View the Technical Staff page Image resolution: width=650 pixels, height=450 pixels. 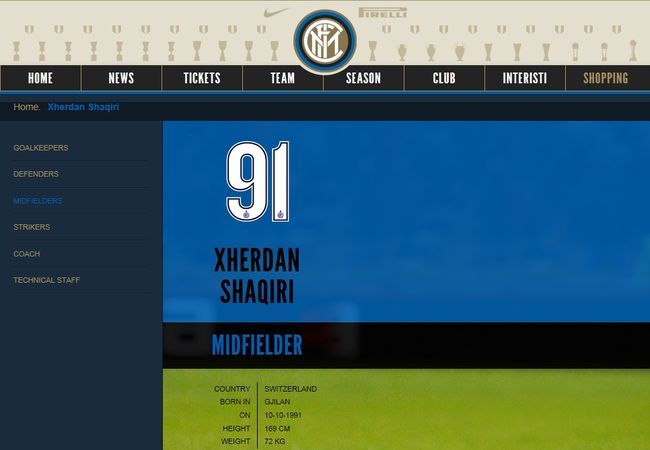coord(47,280)
